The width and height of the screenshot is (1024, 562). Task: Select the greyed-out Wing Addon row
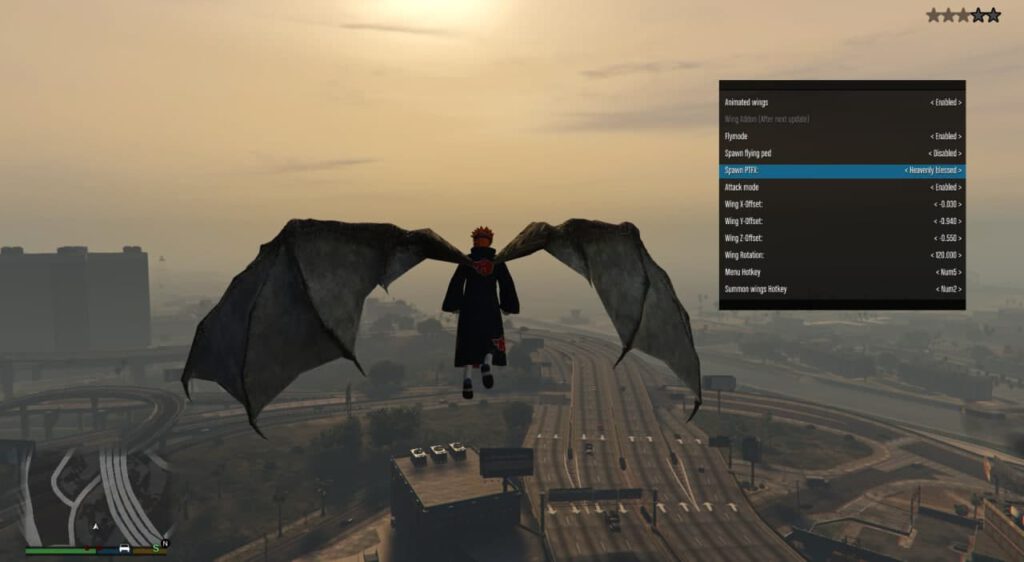[x=841, y=119]
